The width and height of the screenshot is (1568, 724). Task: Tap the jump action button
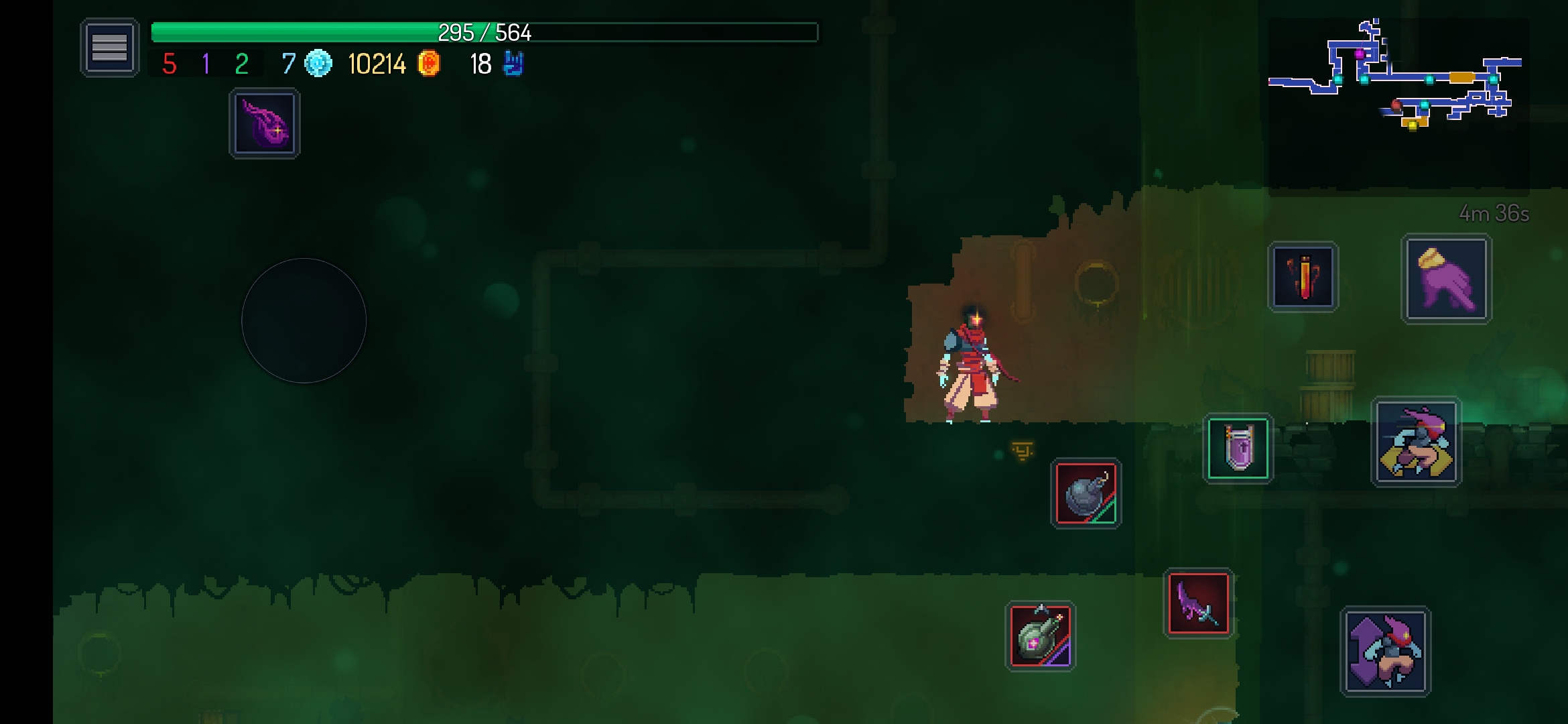[x=1385, y=651]
